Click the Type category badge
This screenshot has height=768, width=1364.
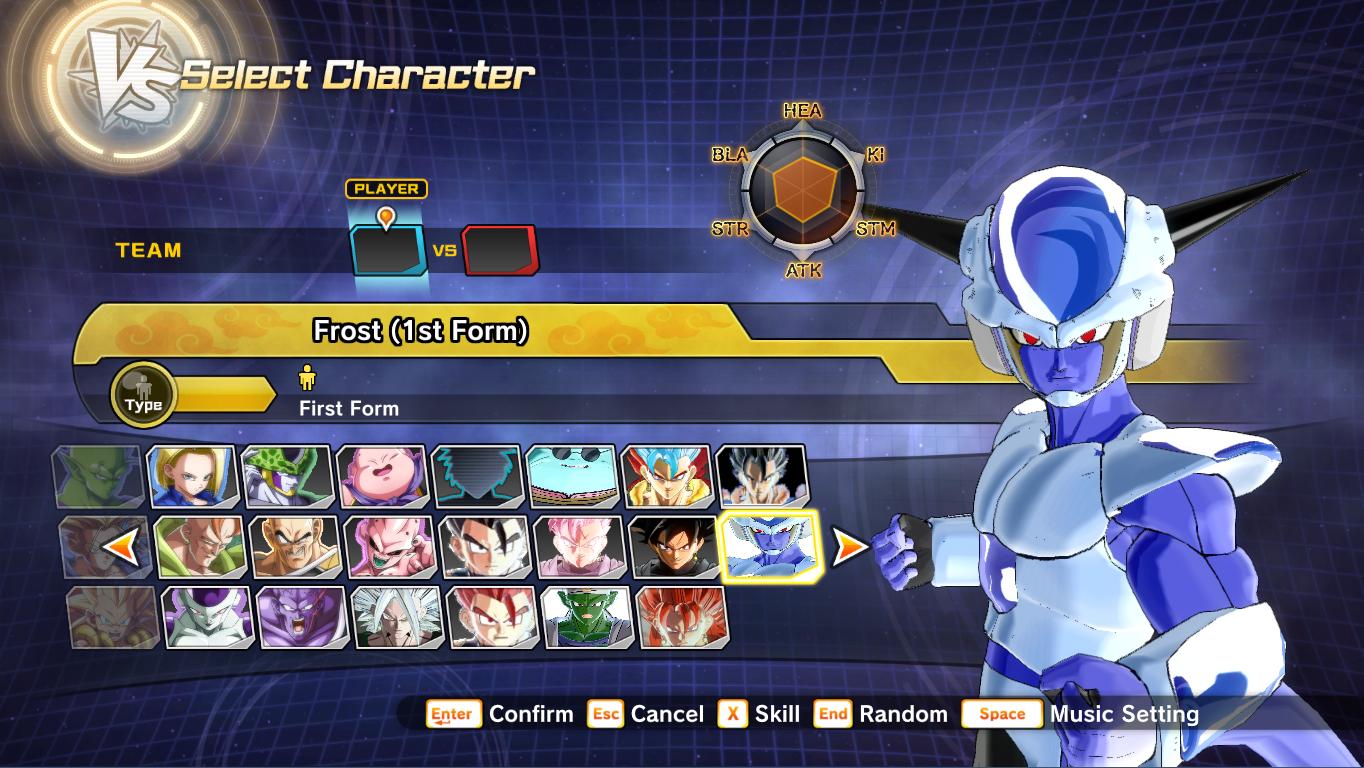coord(143,394)
